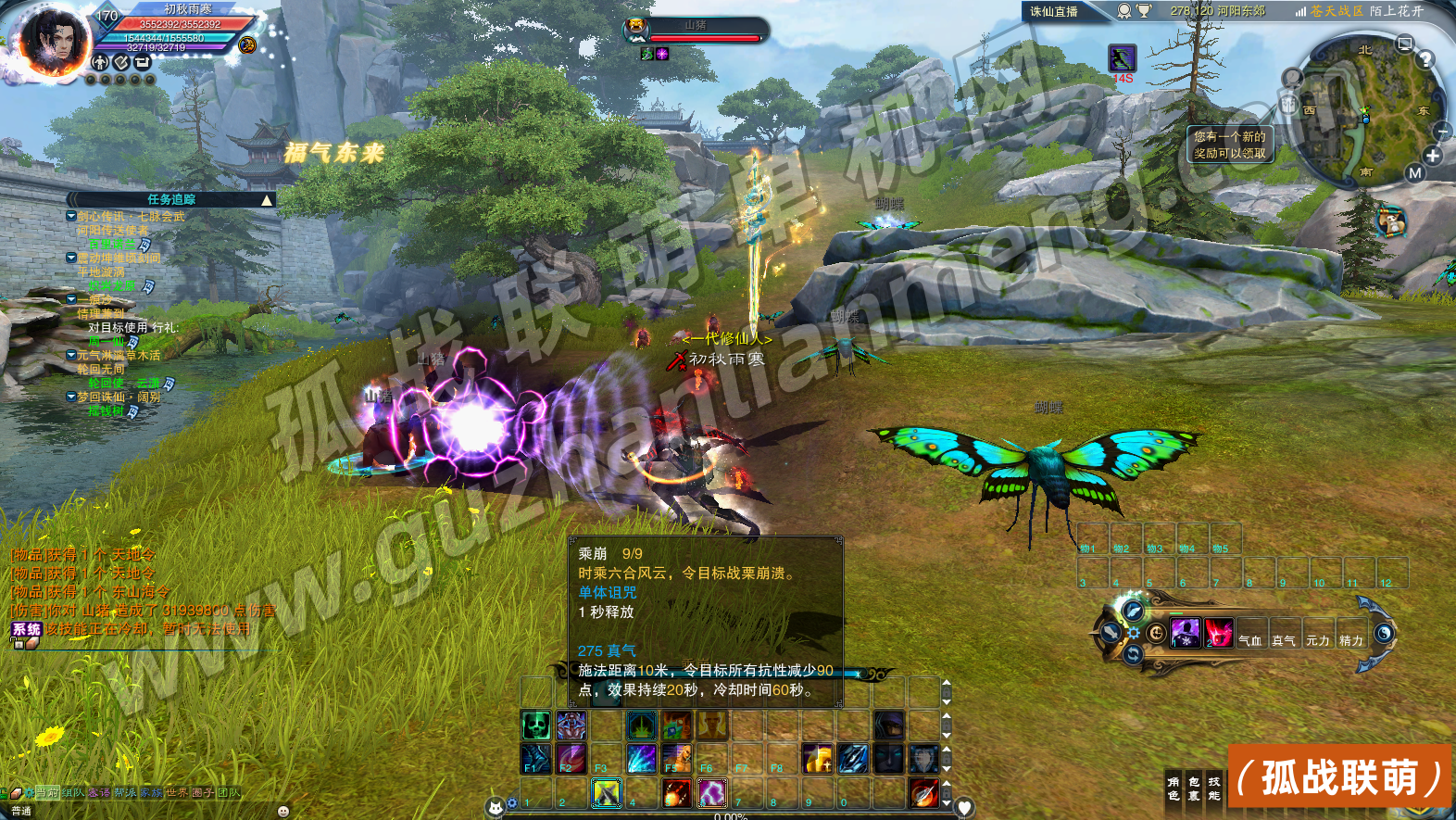The width and height of the screenshot is (1456, 820).
Task: Open the scroll mascot icon below the minimap
Action: [1389, 222]
